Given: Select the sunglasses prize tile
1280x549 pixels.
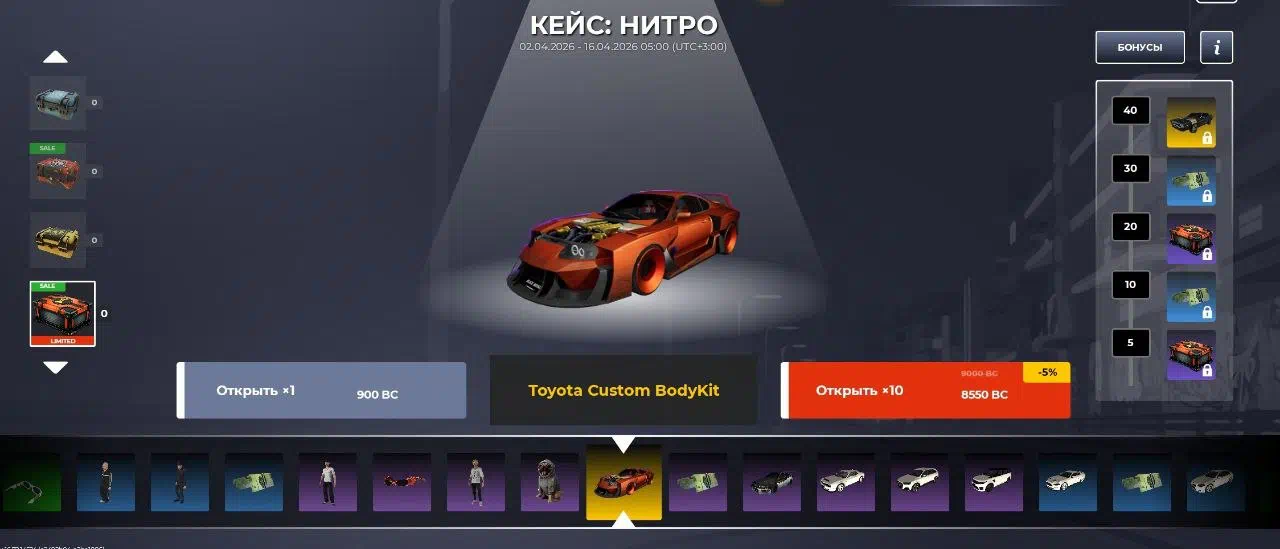Looking at the screenshot, I should [402, 482].
